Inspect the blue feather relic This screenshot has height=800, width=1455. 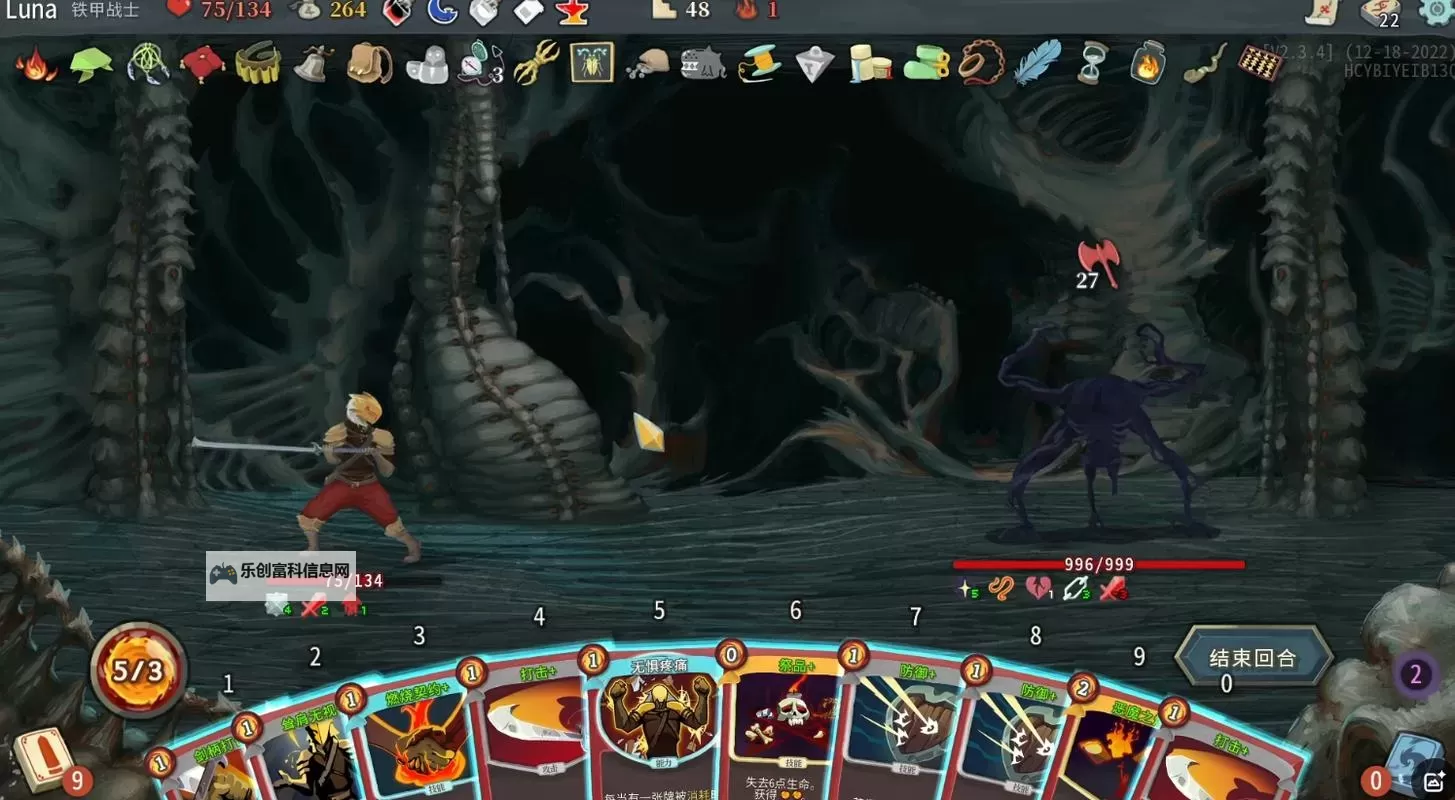[1036, 63]
